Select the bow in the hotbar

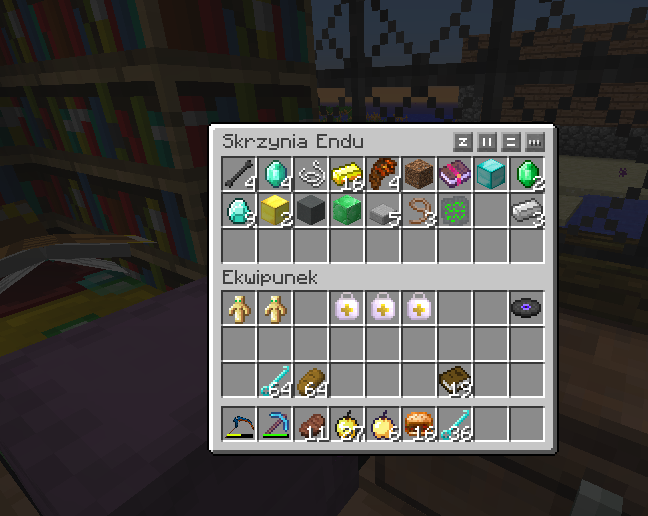[x=239, y=425]
